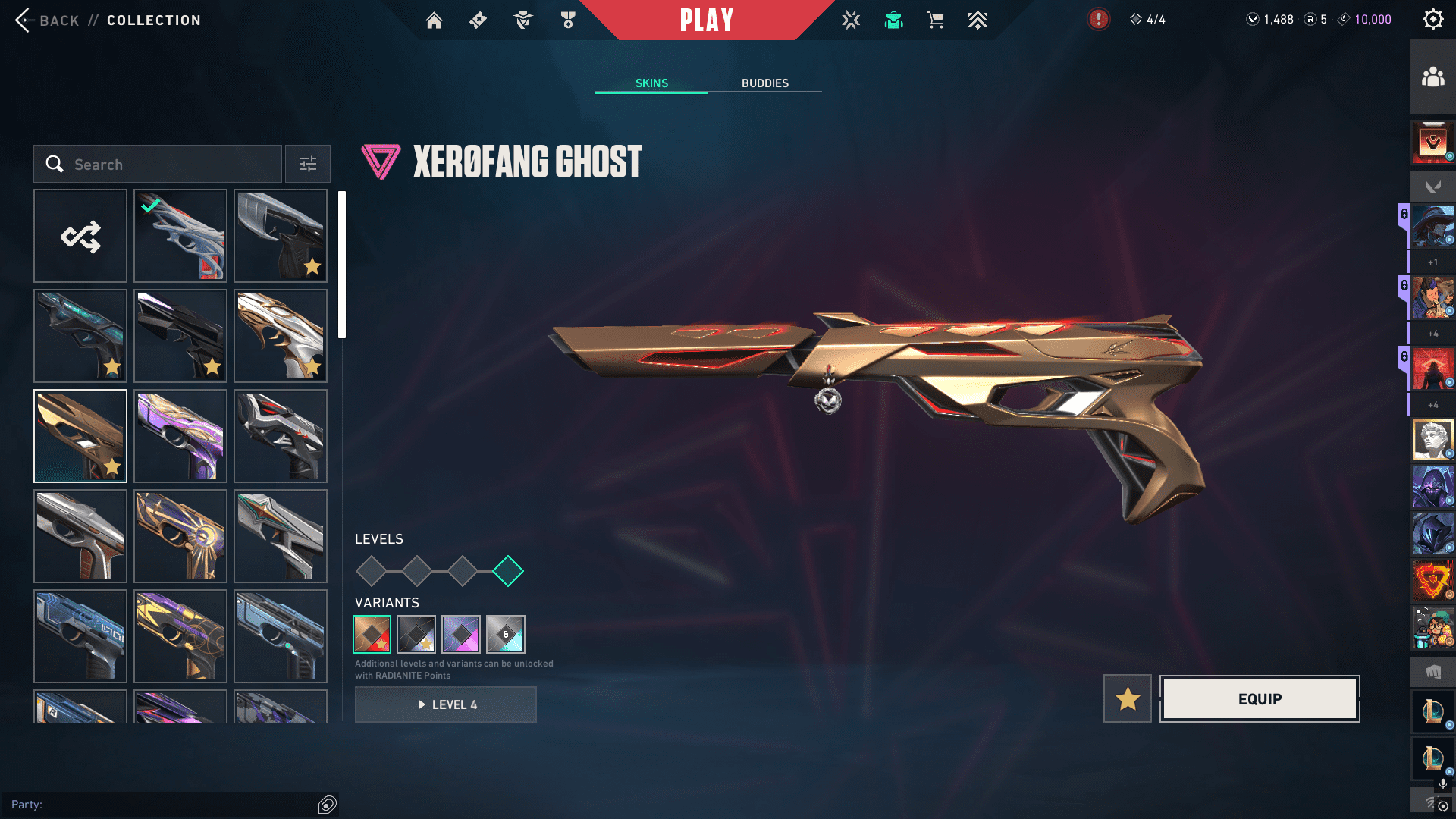Image resolution: width=1456 pixels, height=819 pixels.
Task: Pick the purple and gold Ghost skin
Action: (x=180, y=436)
